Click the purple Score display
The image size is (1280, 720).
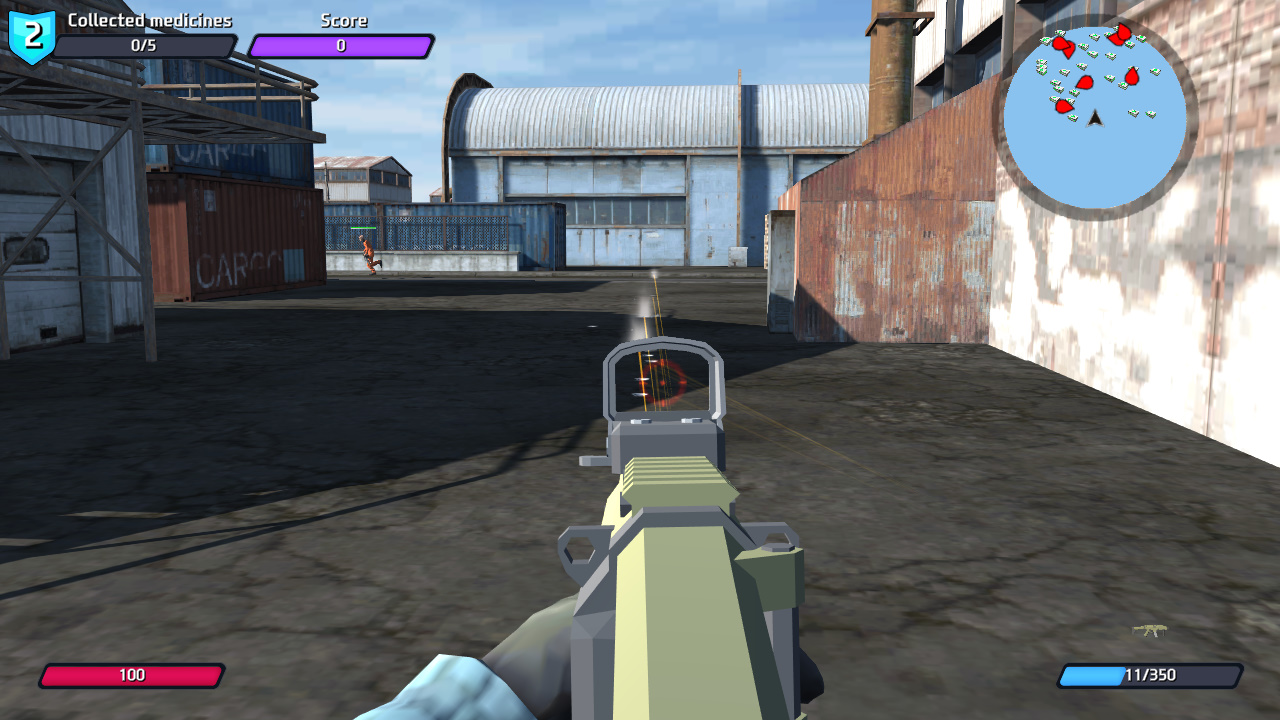pyautogui.click(x=341, y=43)
